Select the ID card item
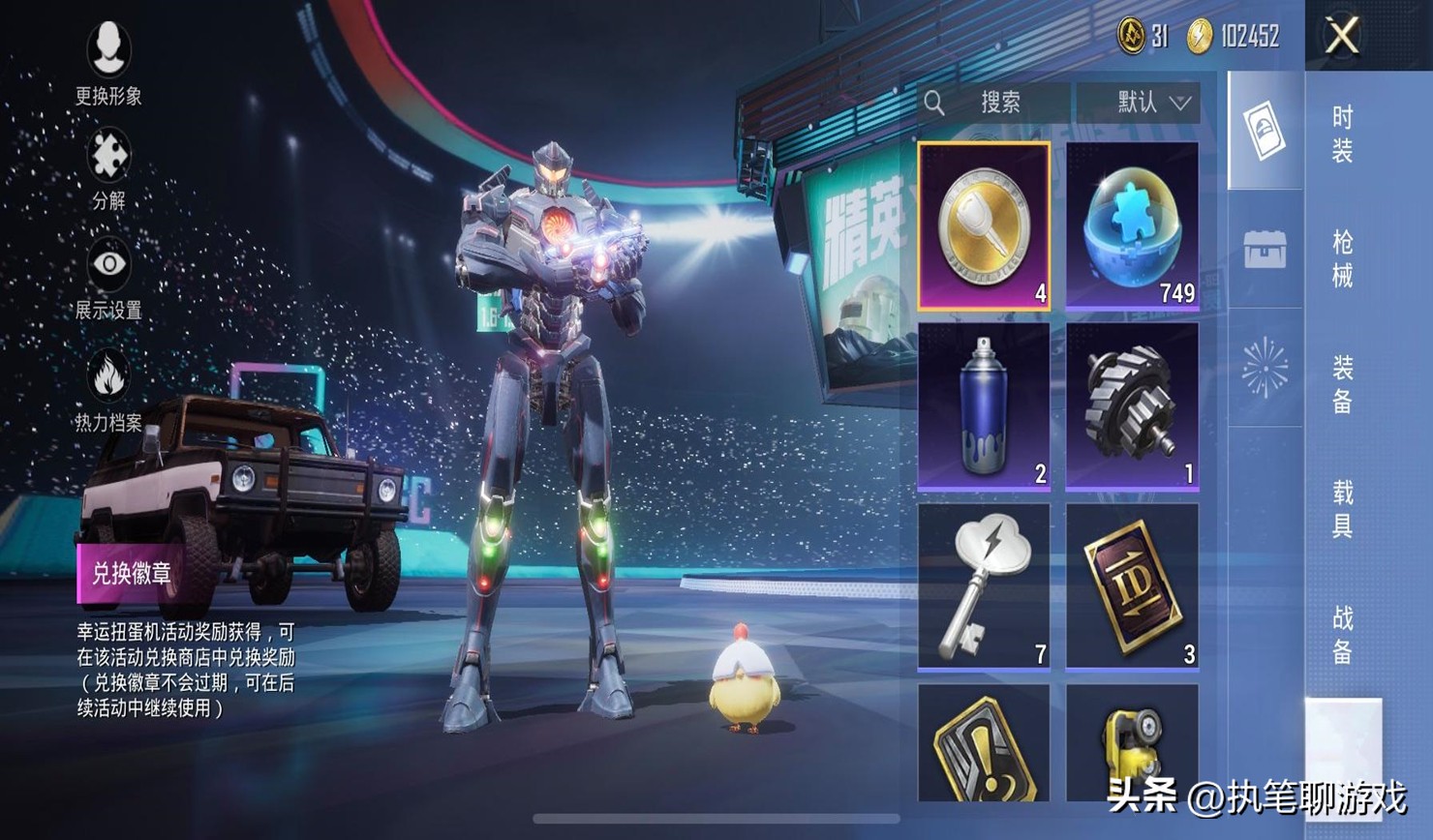Screen dimensions: 1433x840 pos(1132,586)
